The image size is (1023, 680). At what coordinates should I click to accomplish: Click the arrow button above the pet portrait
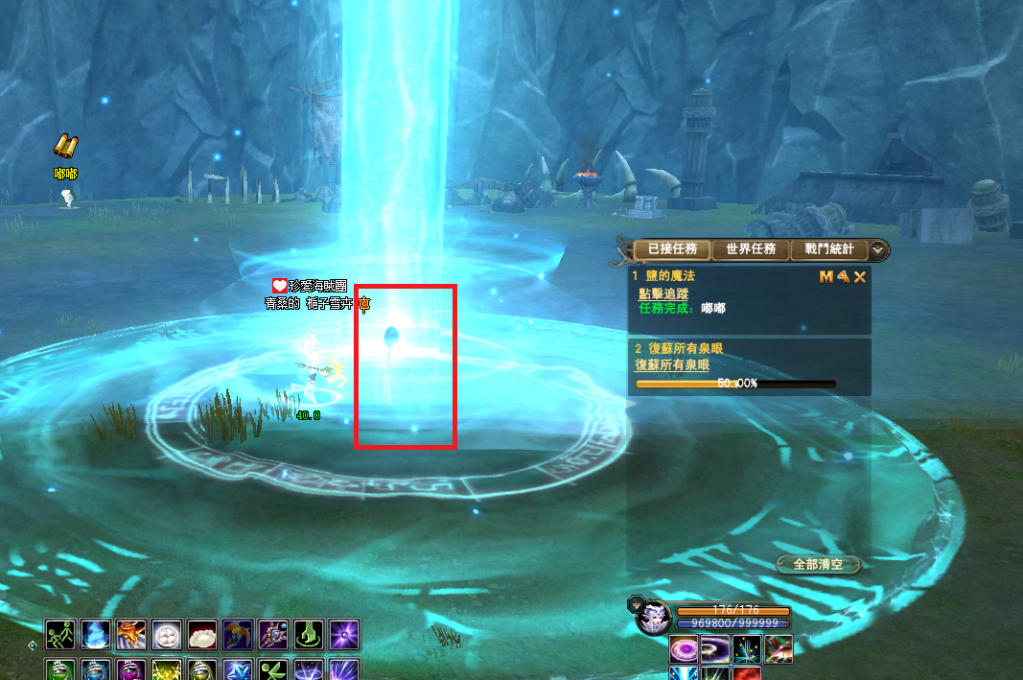[x=635, y=603]
